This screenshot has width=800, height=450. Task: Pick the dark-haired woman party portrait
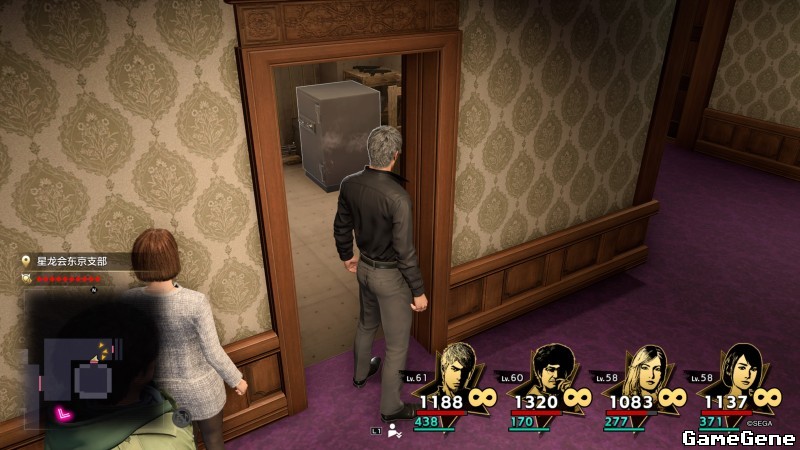click(738, 368)
